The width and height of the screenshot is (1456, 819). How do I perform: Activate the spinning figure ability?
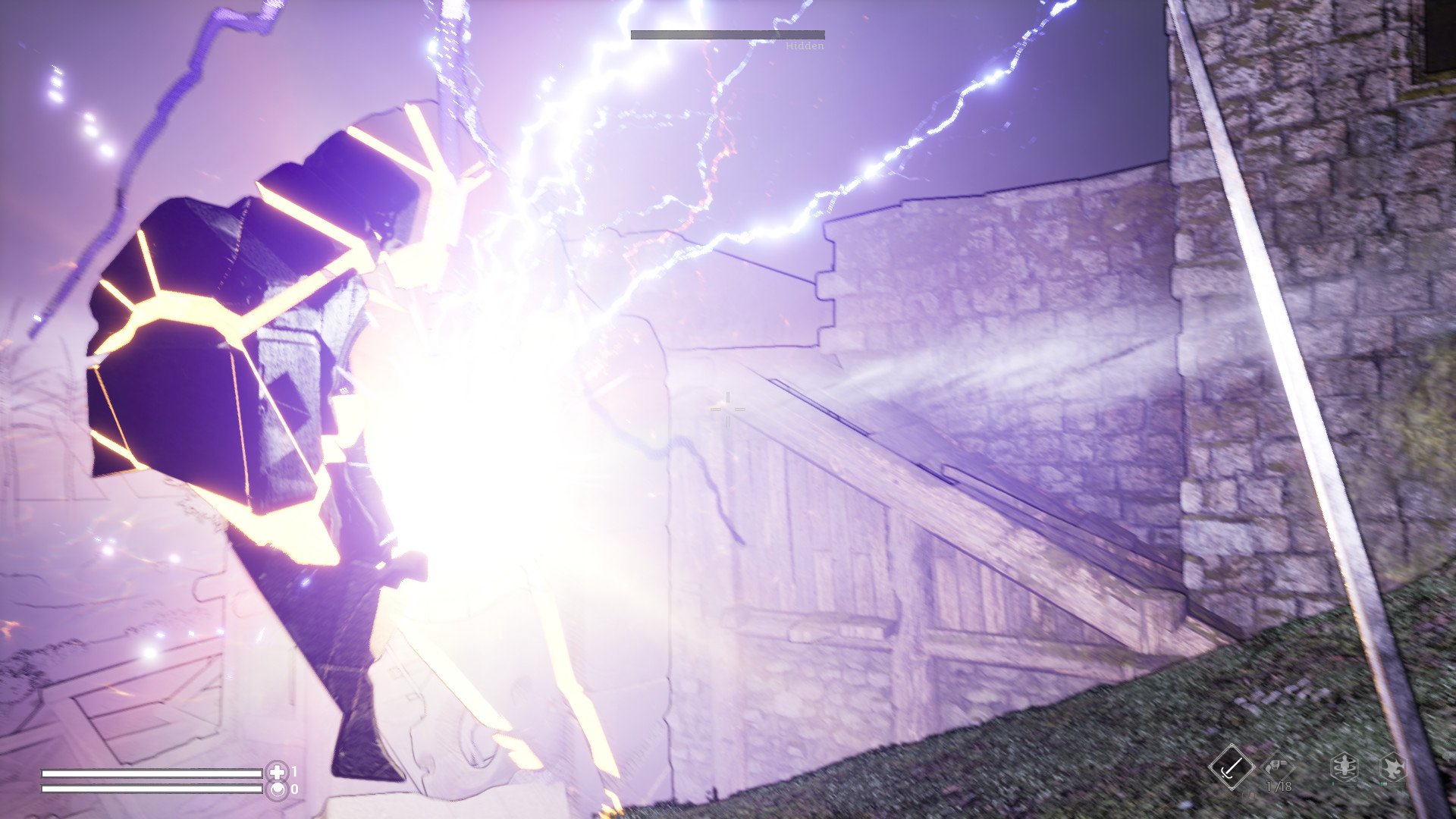(1344, 767)
